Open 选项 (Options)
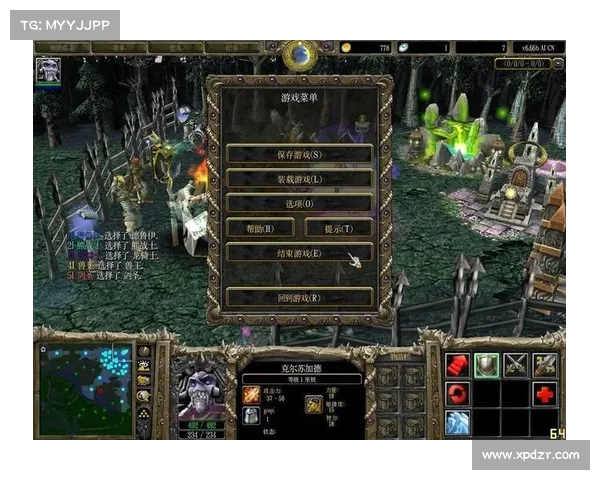This screenshot has width=600, height=480. pos(299,203)
